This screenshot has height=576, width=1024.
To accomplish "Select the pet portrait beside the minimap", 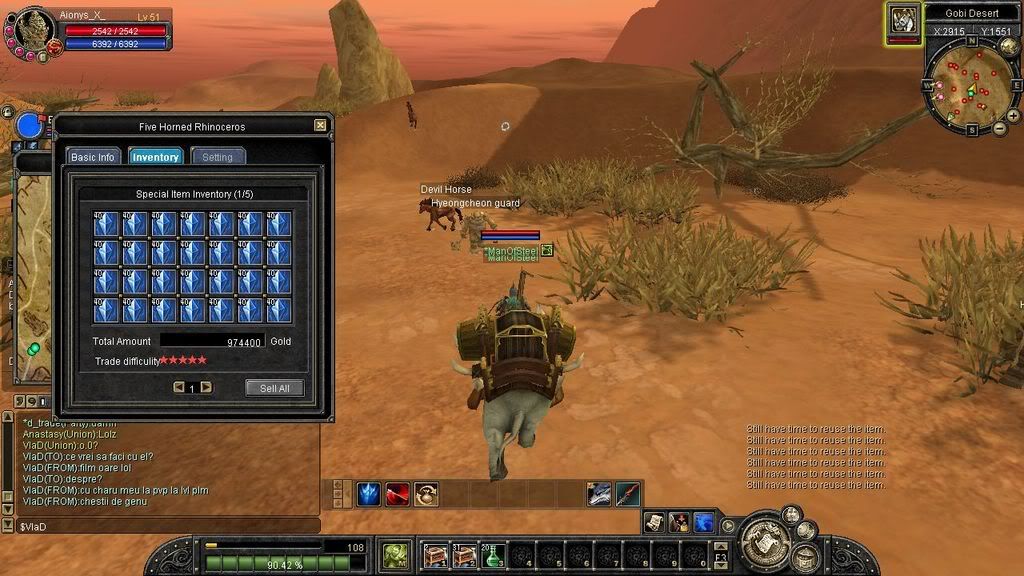I will pos(904,22).
